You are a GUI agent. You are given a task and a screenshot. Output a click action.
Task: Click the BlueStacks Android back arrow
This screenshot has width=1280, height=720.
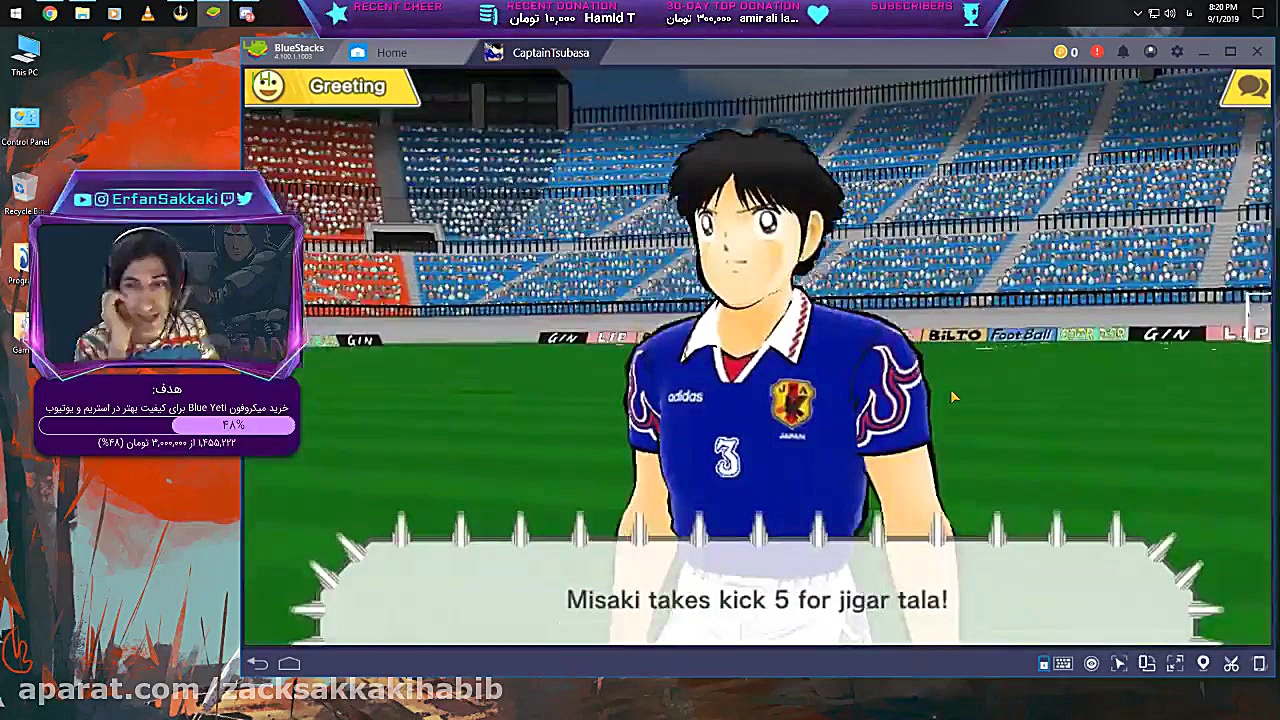(258, 663)
